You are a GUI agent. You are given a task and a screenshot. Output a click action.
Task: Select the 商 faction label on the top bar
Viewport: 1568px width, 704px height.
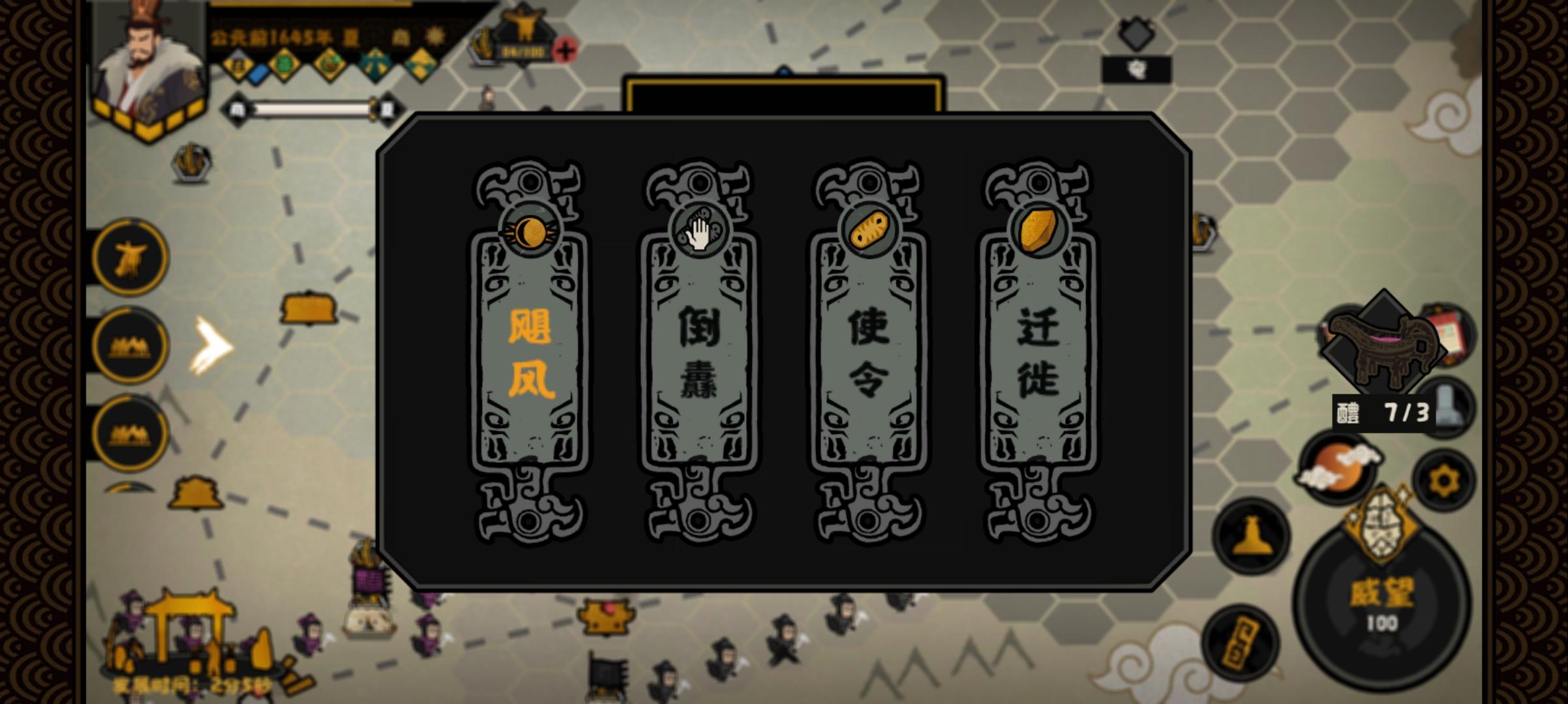(403, 38)
